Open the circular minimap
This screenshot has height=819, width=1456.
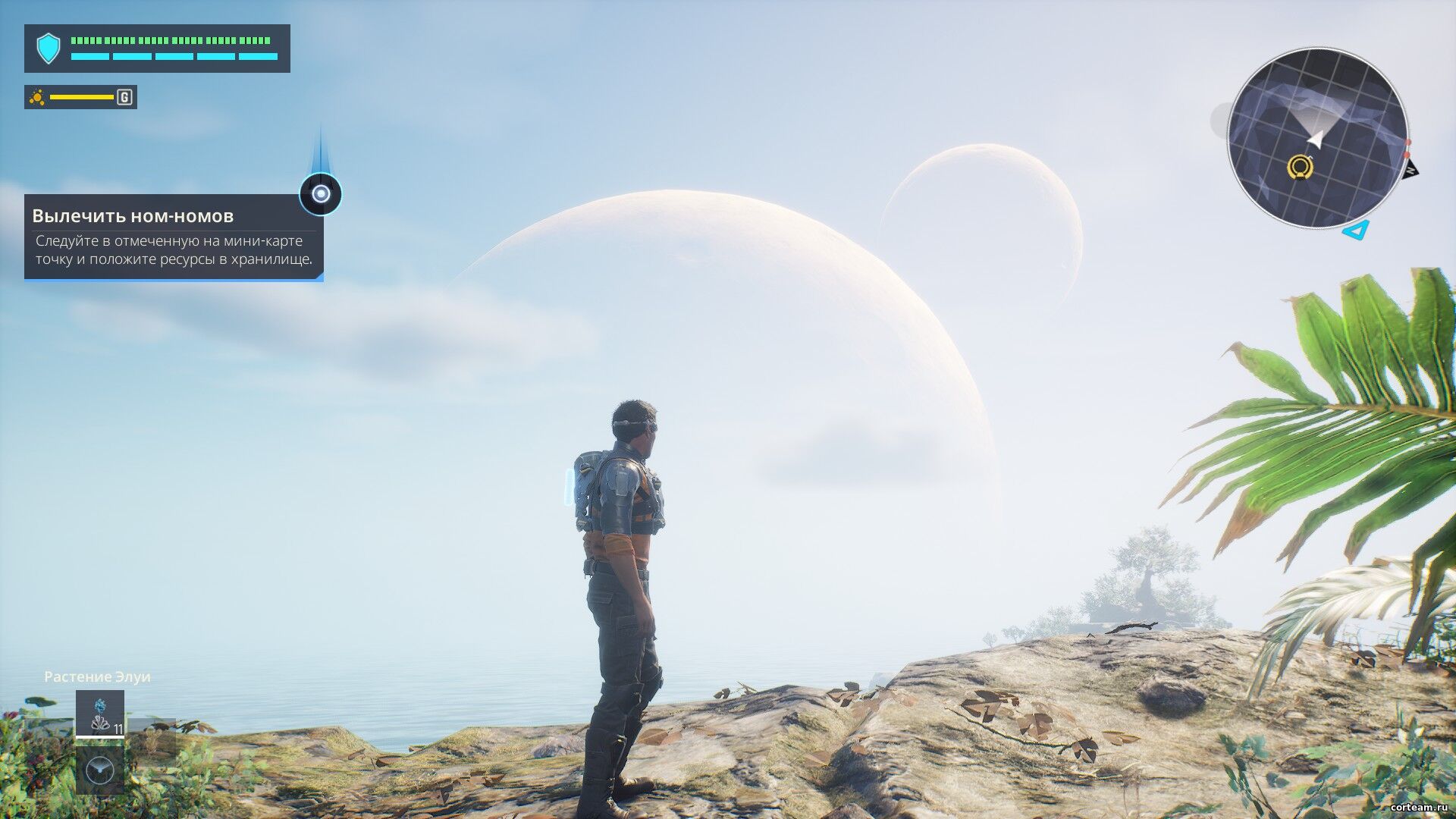[x=1316, y=138]
